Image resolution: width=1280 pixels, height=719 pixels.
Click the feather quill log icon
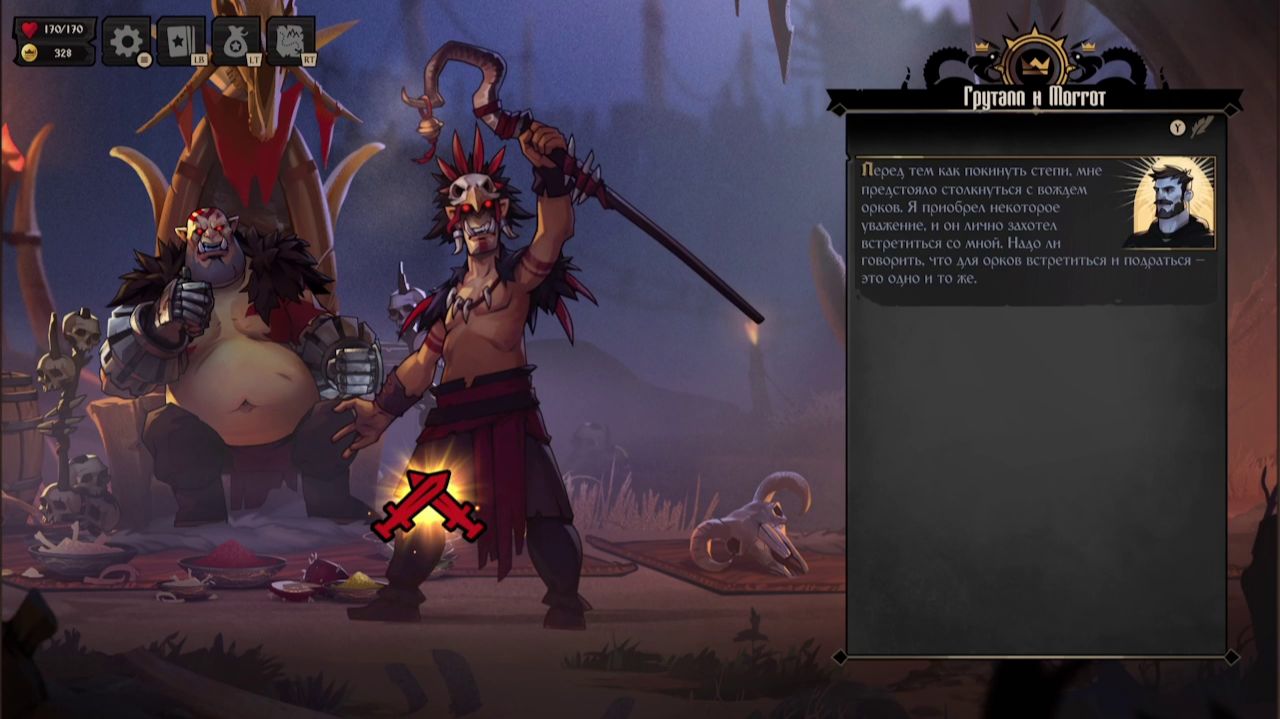point(1202,127)
